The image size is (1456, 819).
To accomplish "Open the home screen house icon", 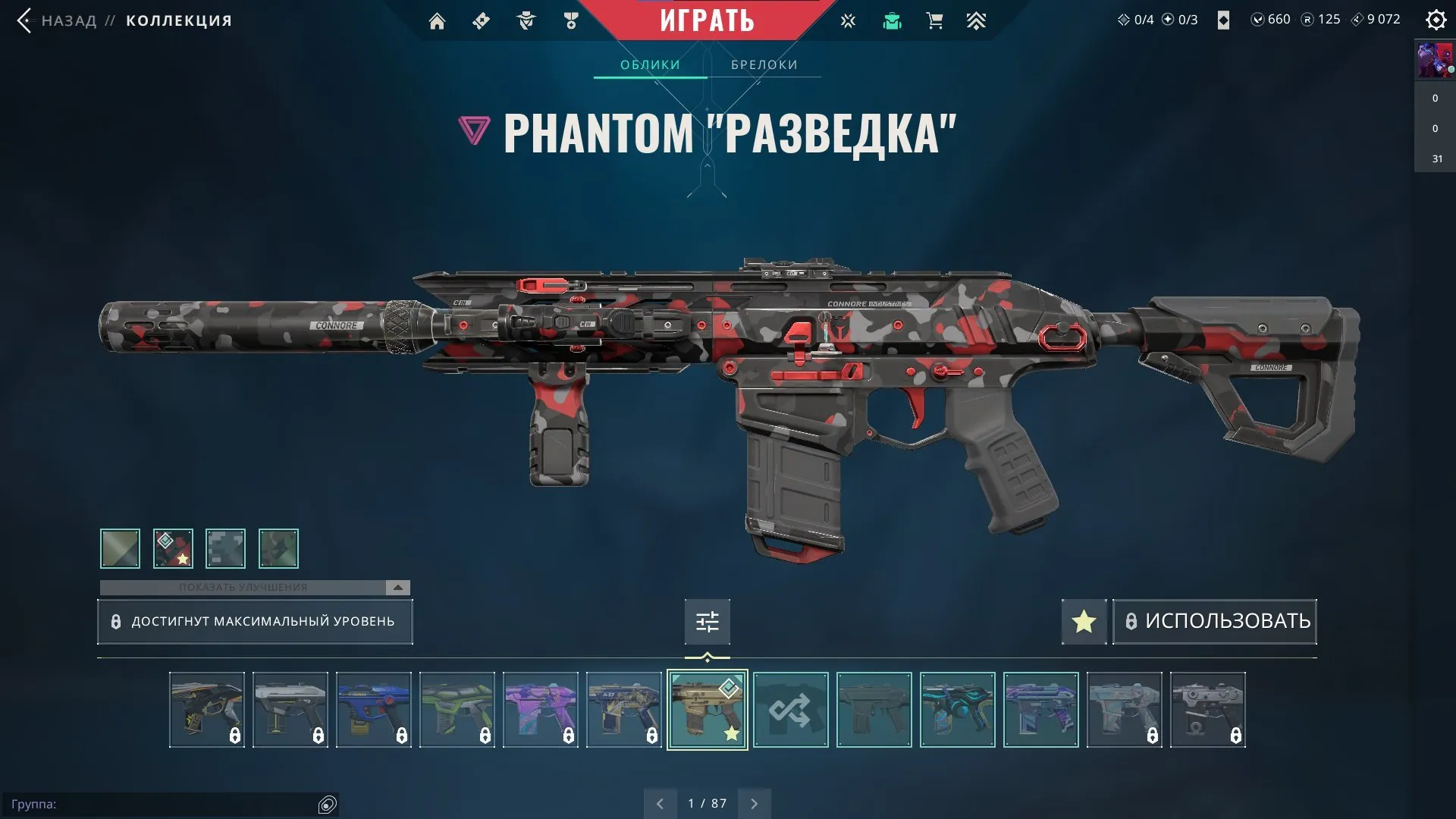I will [437, 20].
